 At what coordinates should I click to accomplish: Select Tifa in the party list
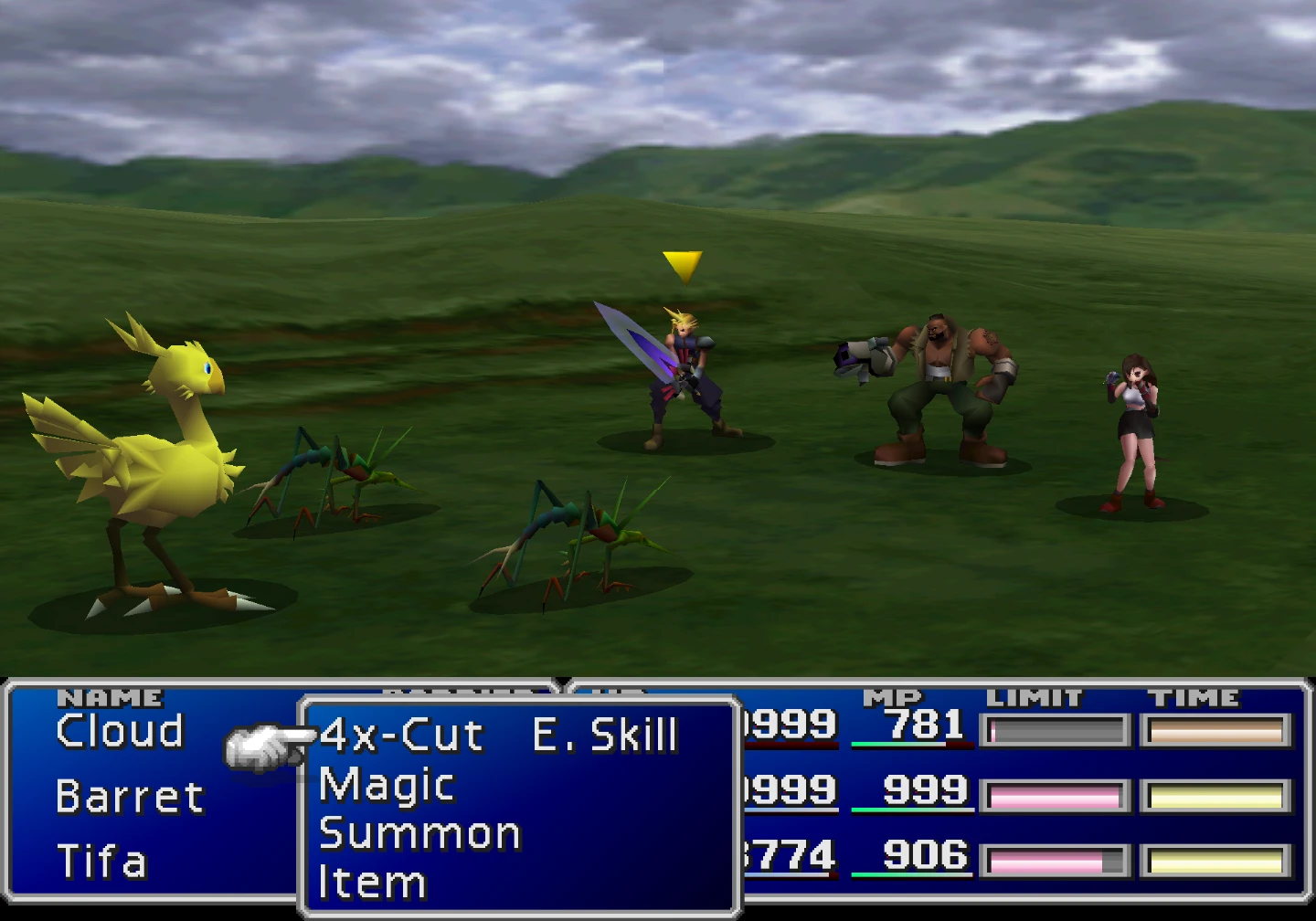pyautogui.click(x=101, y=862)
